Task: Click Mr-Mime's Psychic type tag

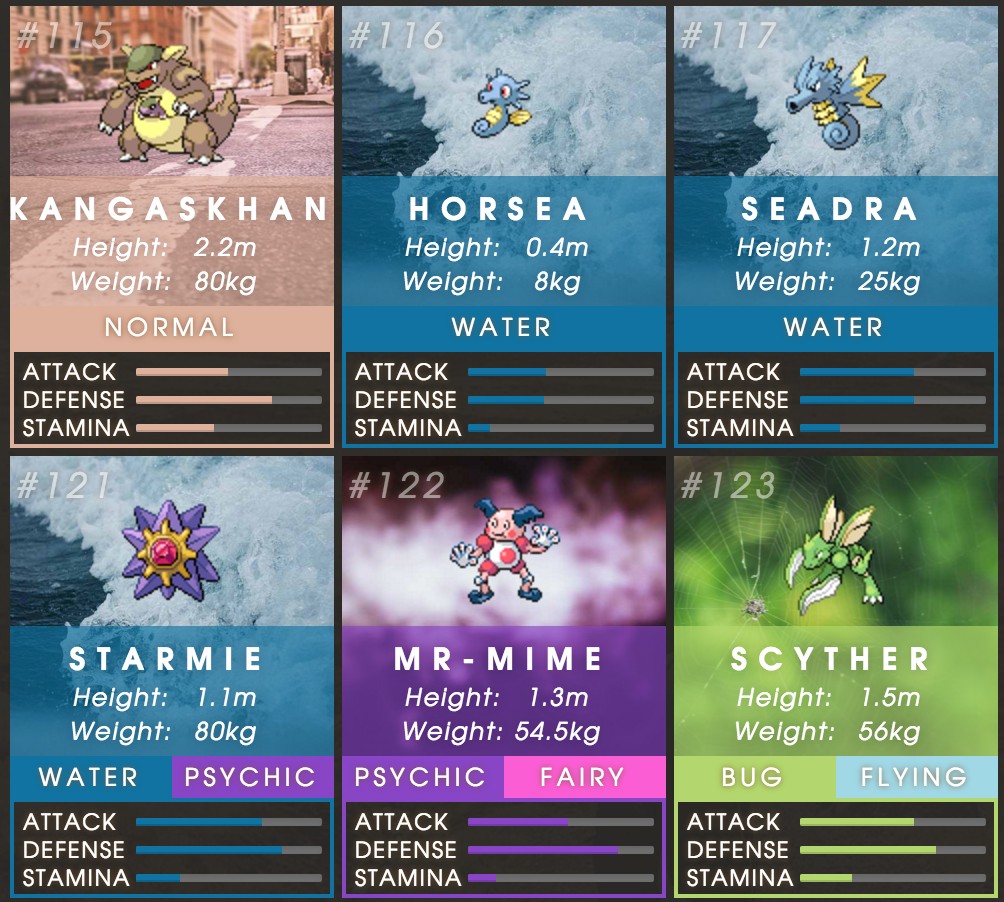Action: click(x=422, y=777)
